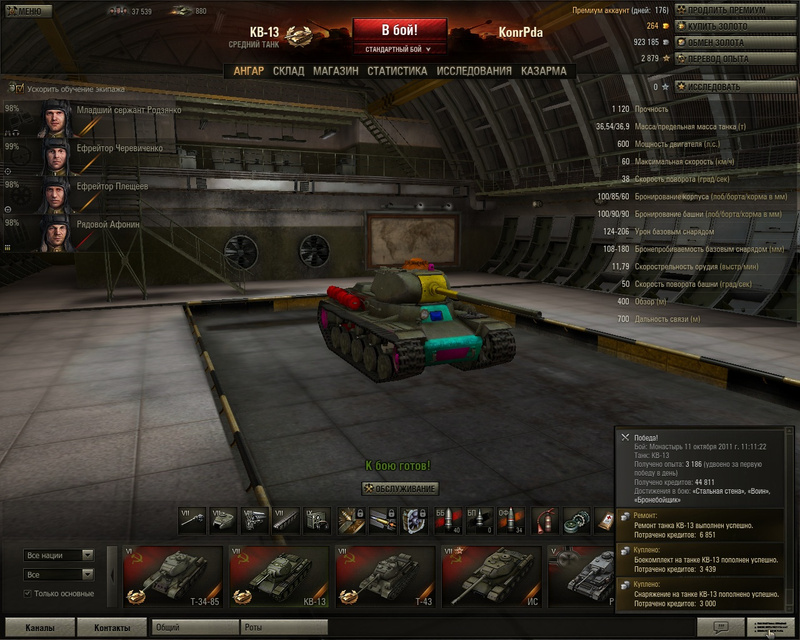This screenshot has width=800, height=640.
Task: Select the Т-34-85 tank in carousel
Action: coord(170,576)
